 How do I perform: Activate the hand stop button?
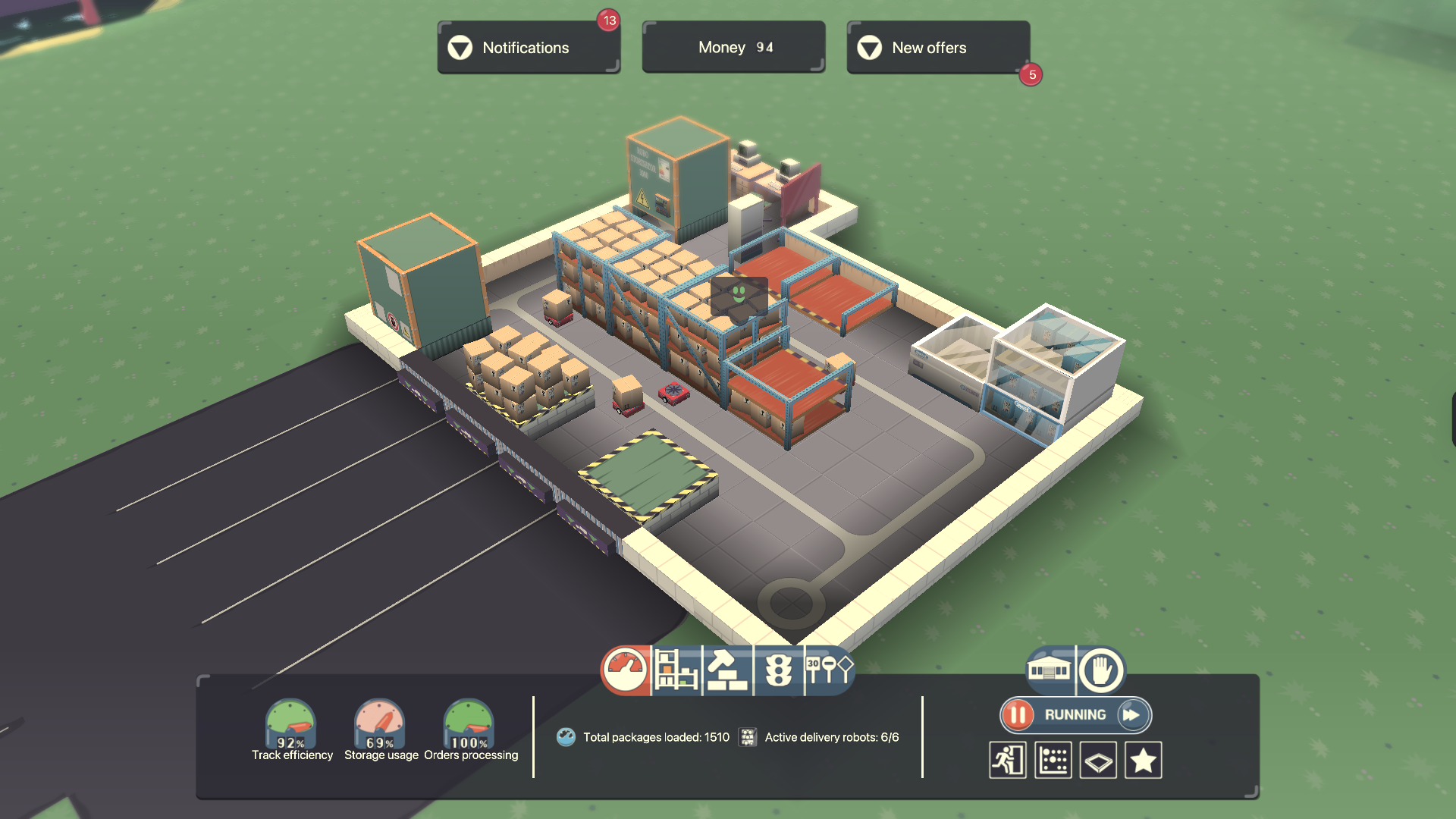(x=1100, y=670)
